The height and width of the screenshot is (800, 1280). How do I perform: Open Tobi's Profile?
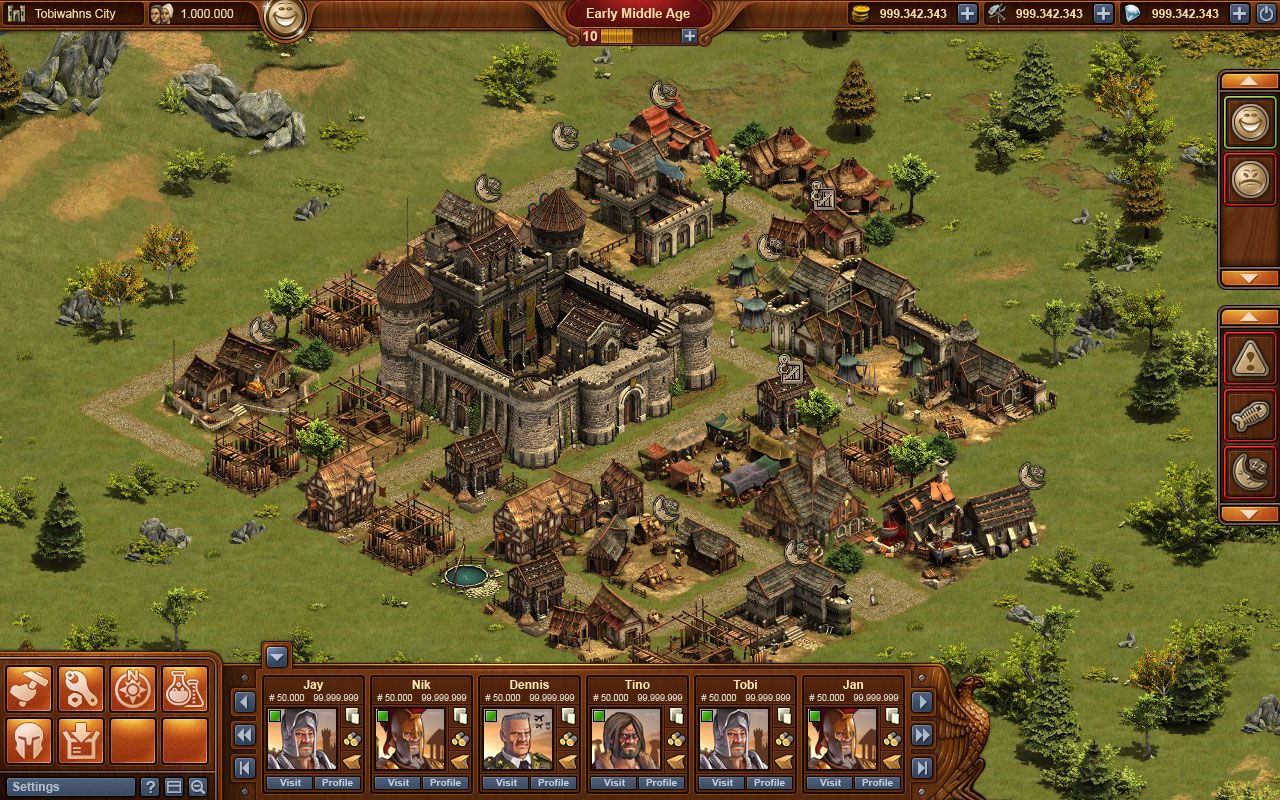tap(769, 783)
